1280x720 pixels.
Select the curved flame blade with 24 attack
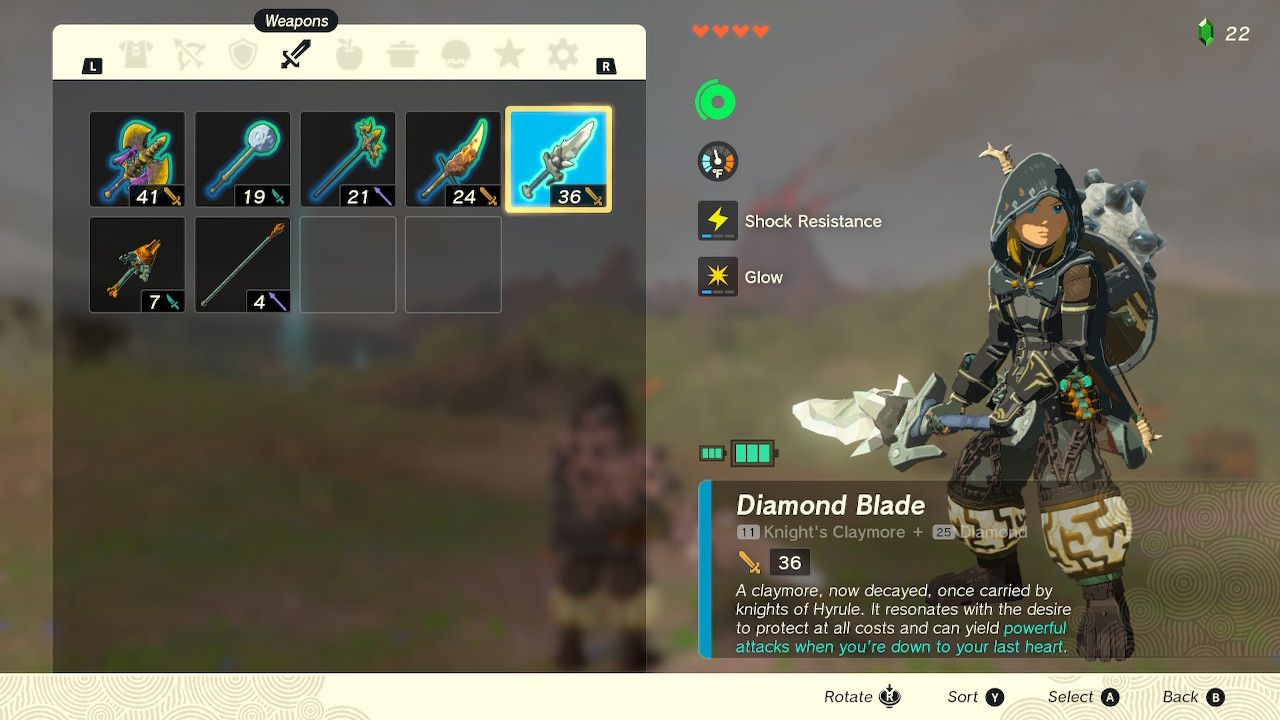pyautogui.click(x=453, y=159)
